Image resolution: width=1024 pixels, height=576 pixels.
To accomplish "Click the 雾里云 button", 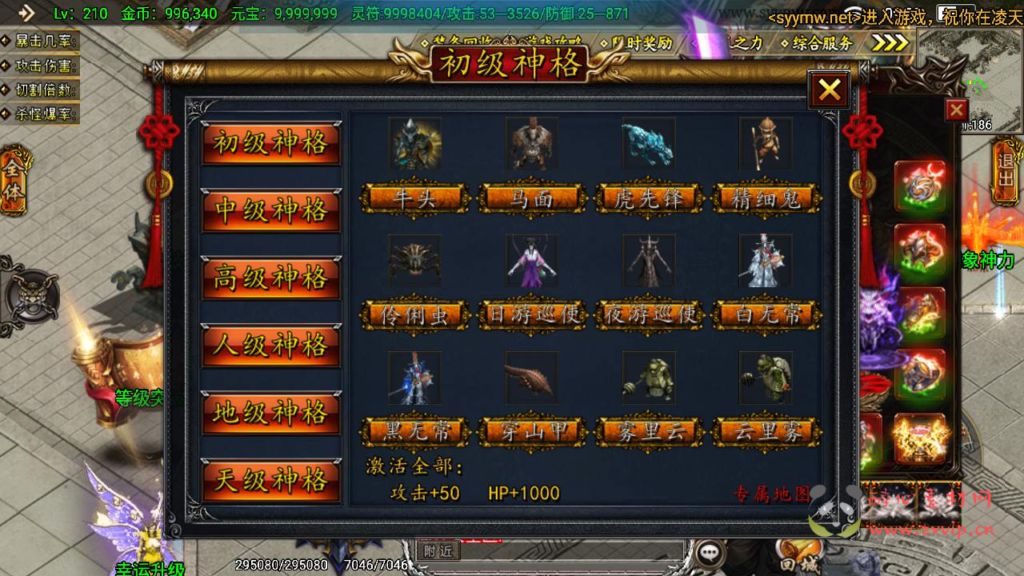I will coord(648,433).
